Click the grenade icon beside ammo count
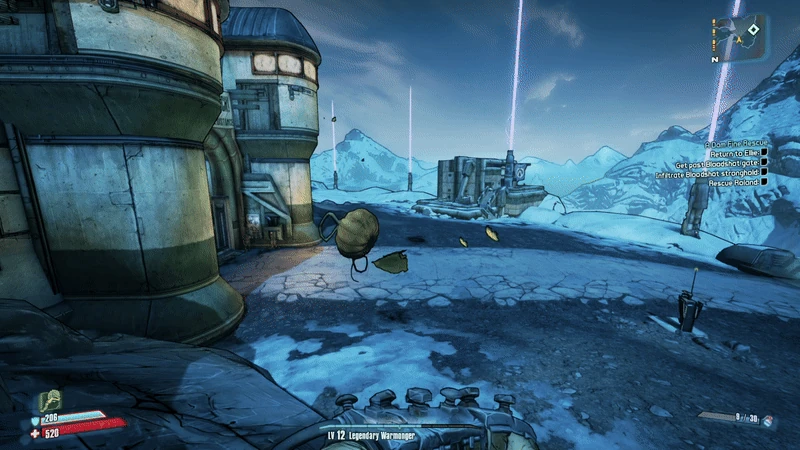The height and width of the screenshot is (450, 800). [768, 422]
